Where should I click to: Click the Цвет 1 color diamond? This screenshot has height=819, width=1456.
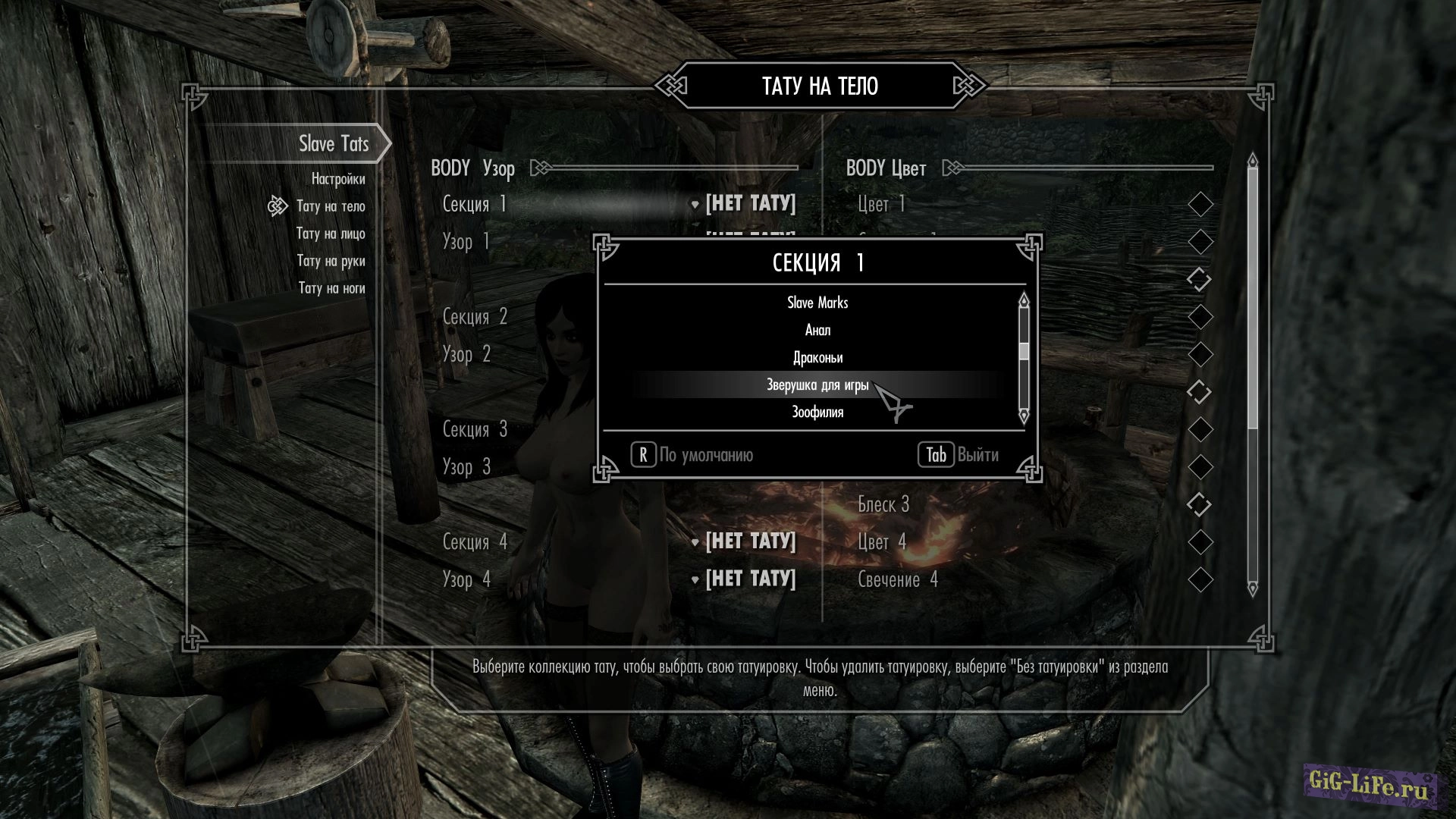1200,204
